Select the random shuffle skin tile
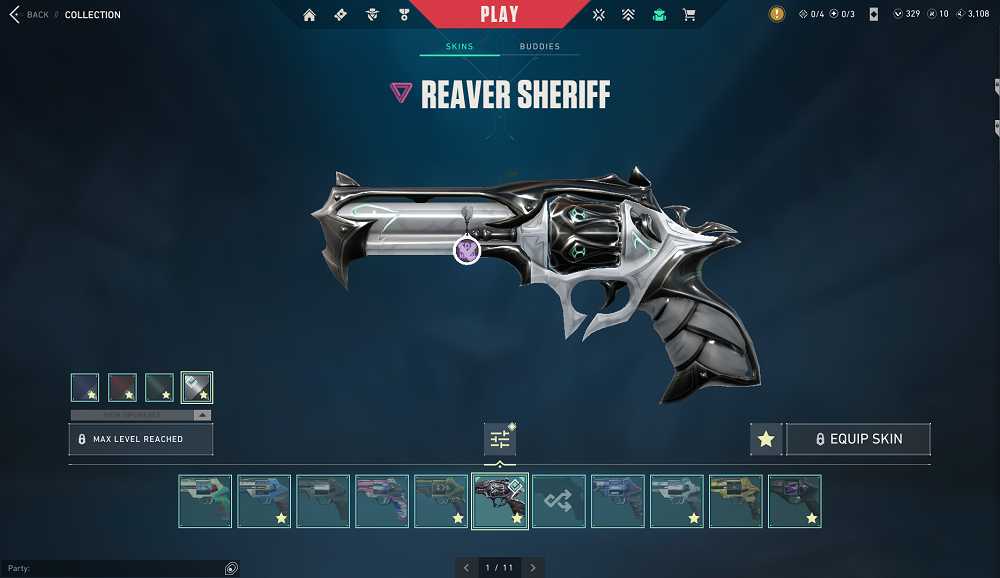 pos(559,501)
